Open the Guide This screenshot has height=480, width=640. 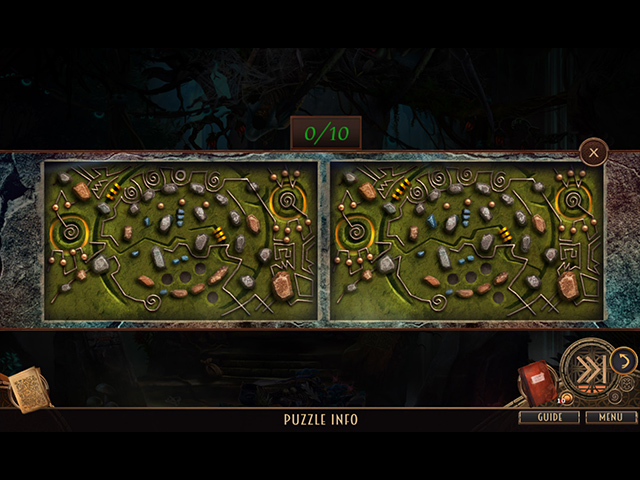point(549,417)
